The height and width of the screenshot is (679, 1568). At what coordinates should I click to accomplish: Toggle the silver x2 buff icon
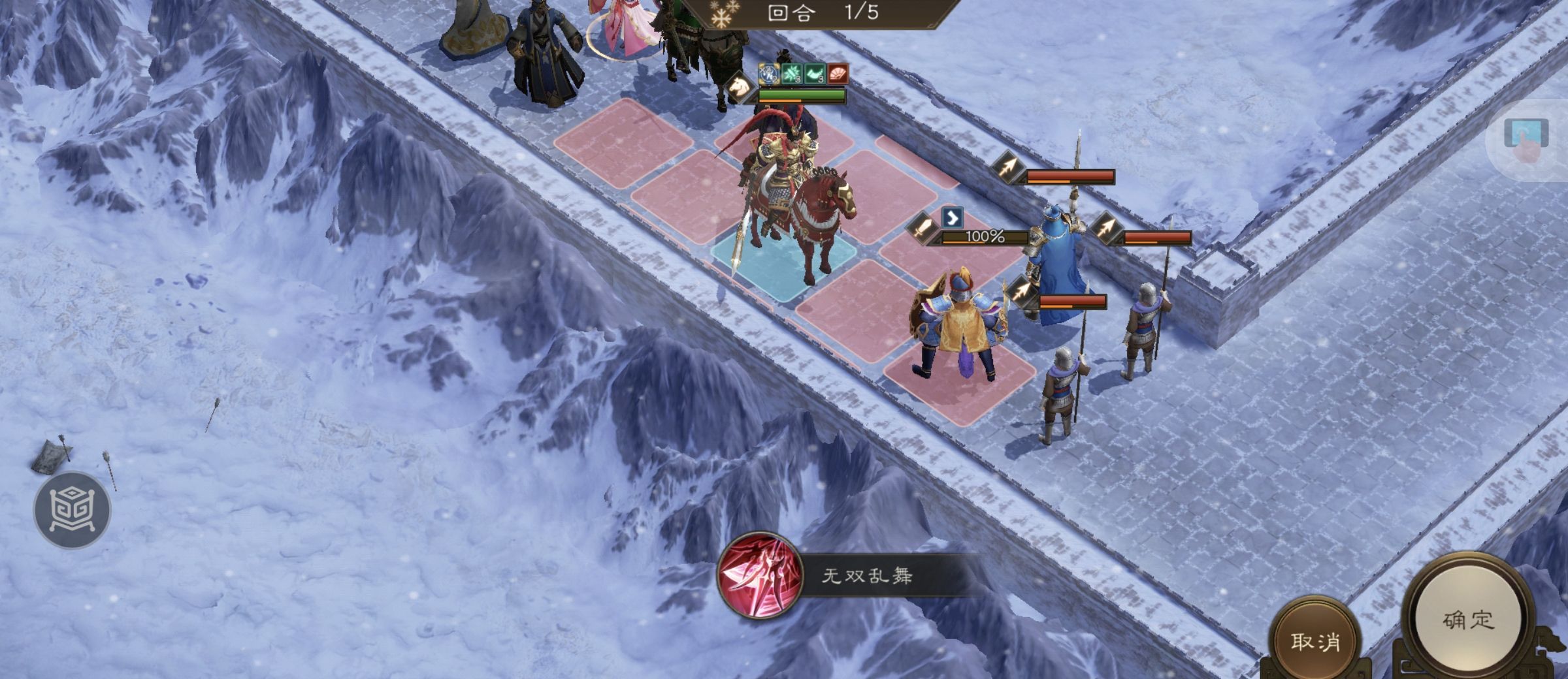click(769, 74)
